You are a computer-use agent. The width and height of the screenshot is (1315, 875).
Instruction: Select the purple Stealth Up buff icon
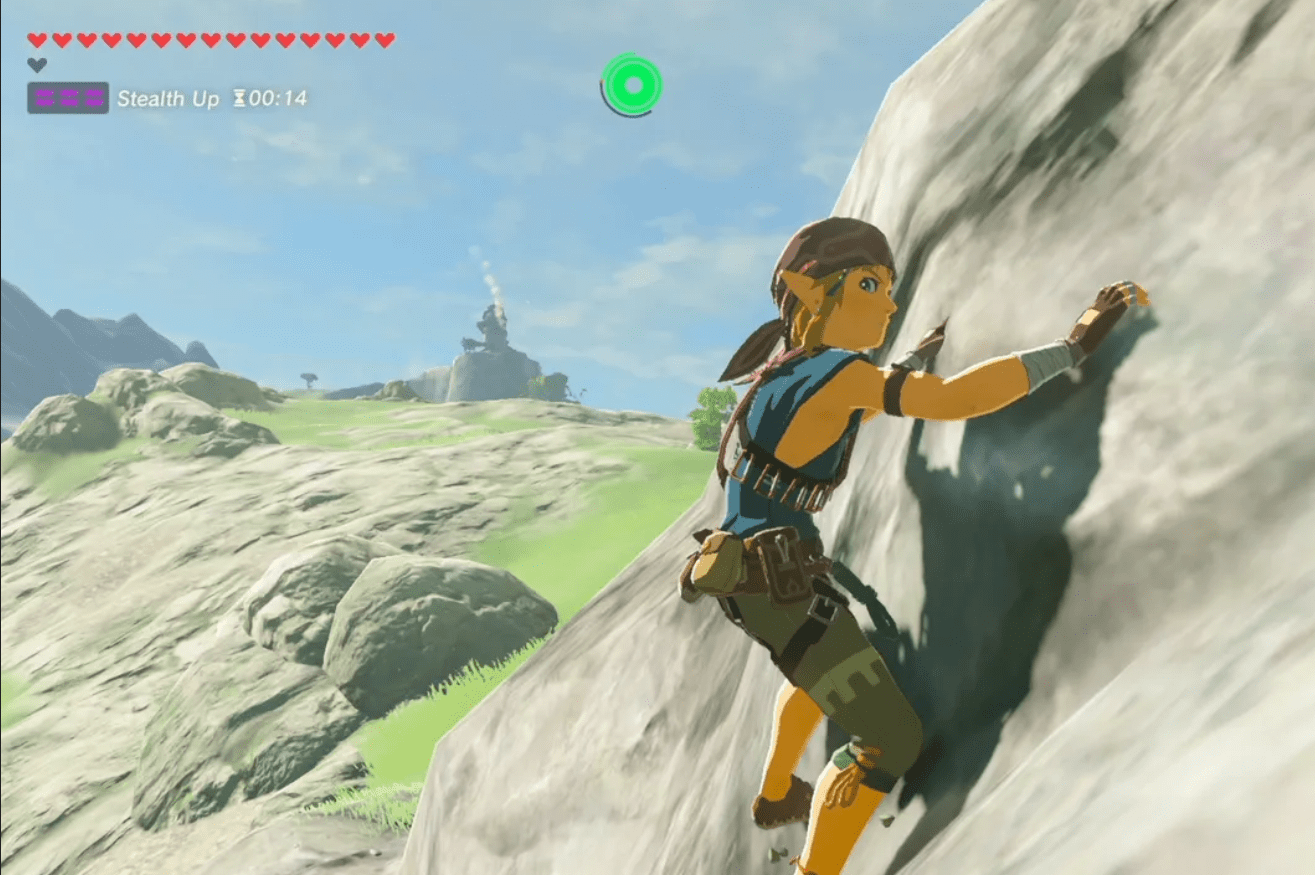point(68,98)
